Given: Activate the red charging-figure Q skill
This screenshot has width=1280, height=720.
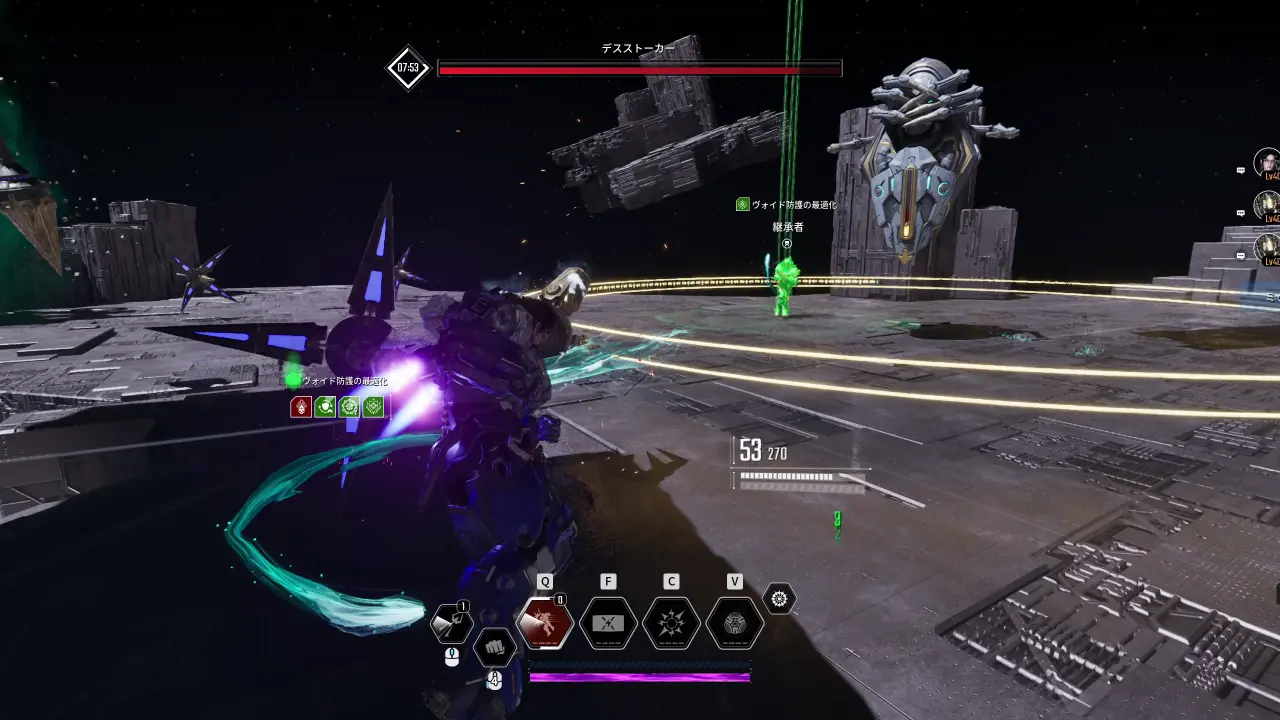Looking at the screenshot, I should pyautogui.click(x=545, y=623).
